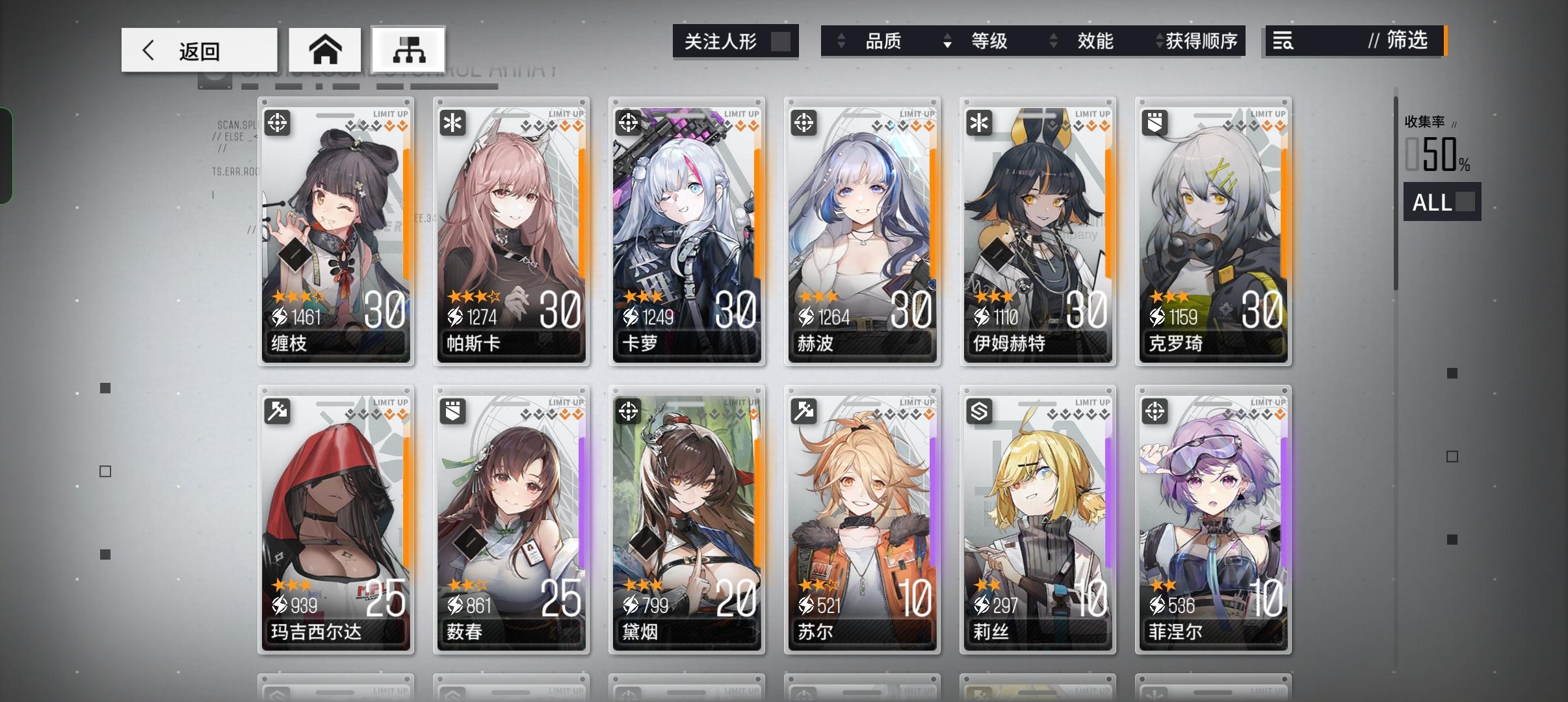Click the 获得顺序 sort arrows
This screenshot has width=1568, height=702.
[x=1161, y=40]
